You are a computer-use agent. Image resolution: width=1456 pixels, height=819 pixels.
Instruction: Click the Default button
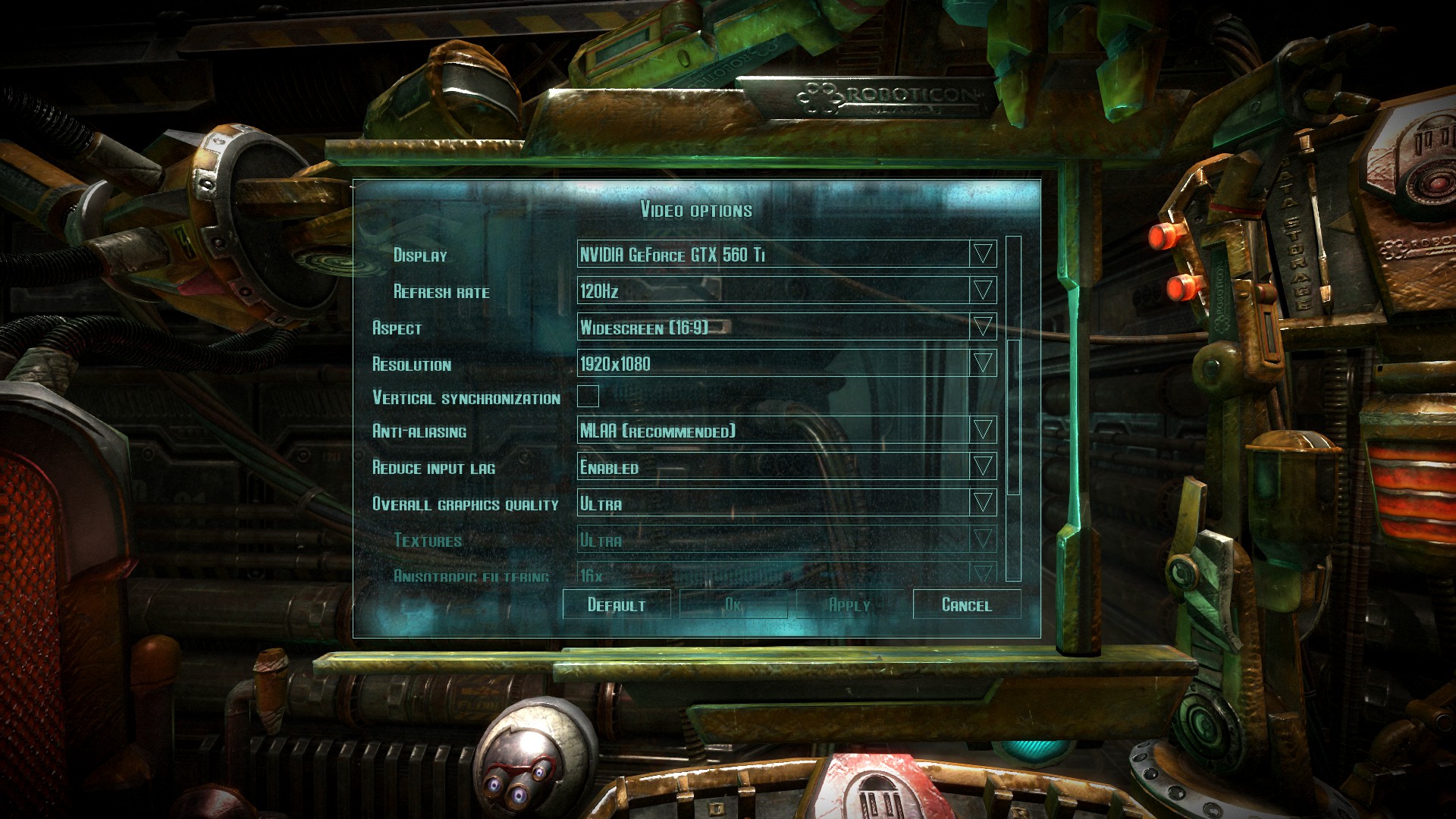[617, 604]
